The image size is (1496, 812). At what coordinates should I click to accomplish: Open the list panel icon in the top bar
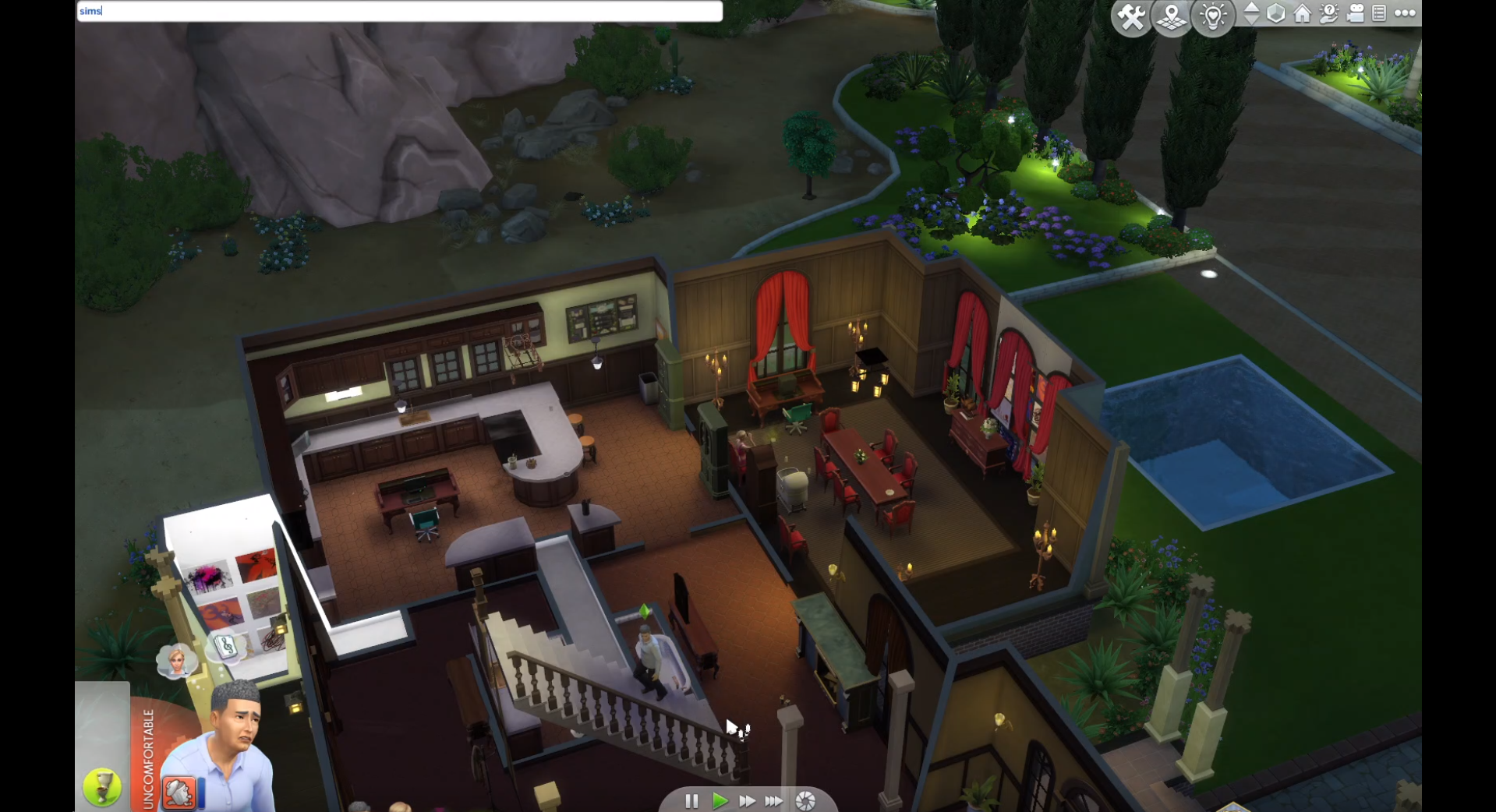point(1379,13)
